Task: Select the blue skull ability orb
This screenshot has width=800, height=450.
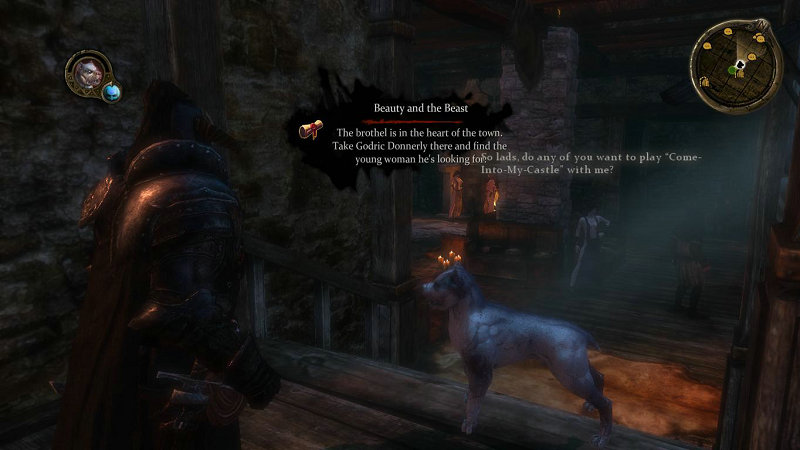Action: [x=111, y=92]
